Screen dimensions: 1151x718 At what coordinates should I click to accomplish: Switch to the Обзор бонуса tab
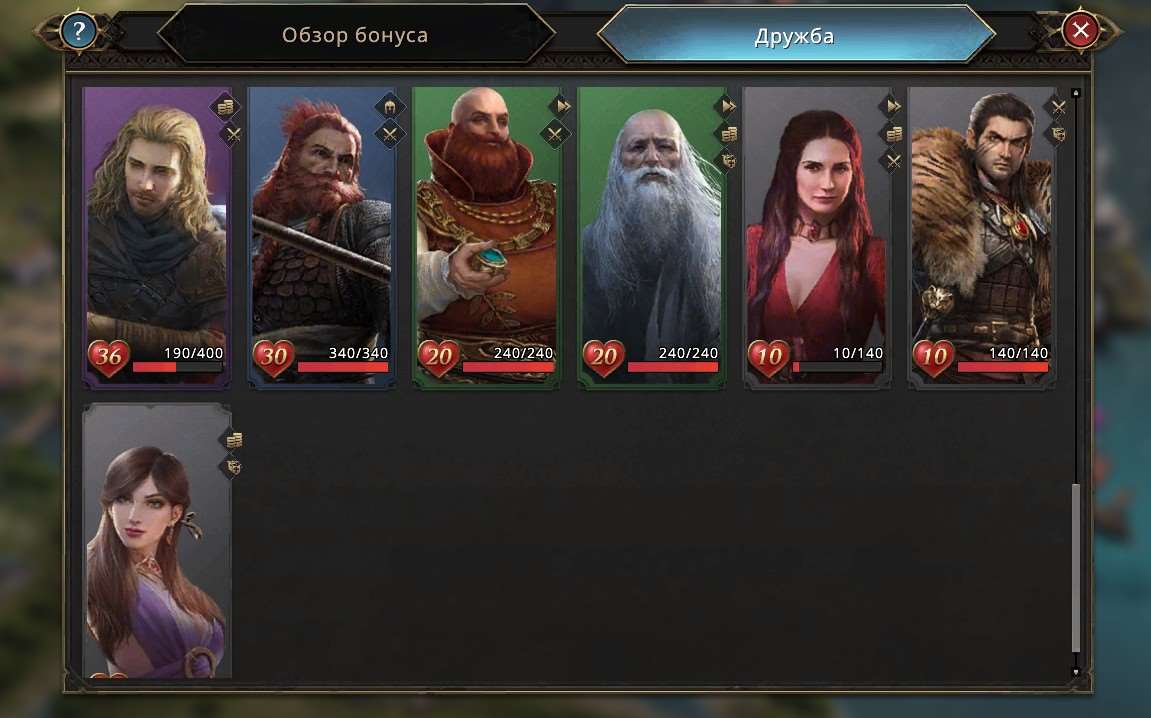(355, 36)
